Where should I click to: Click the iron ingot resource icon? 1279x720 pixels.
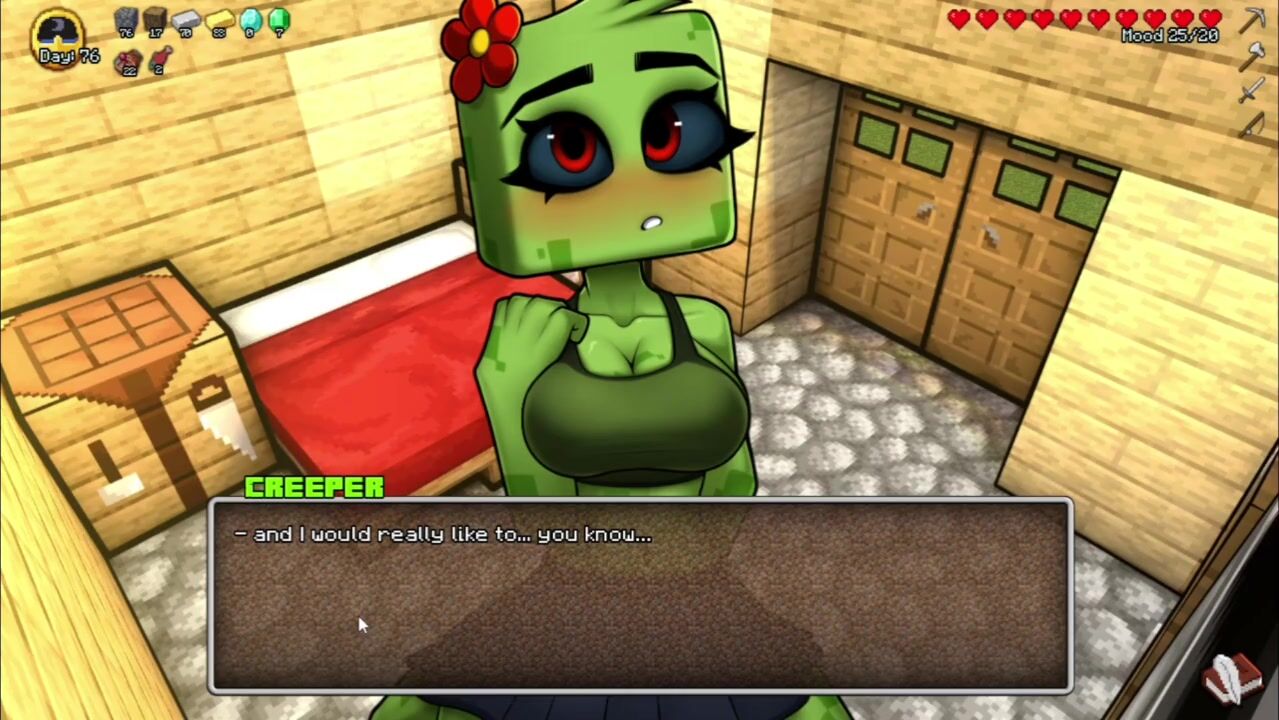coord(187,20)
